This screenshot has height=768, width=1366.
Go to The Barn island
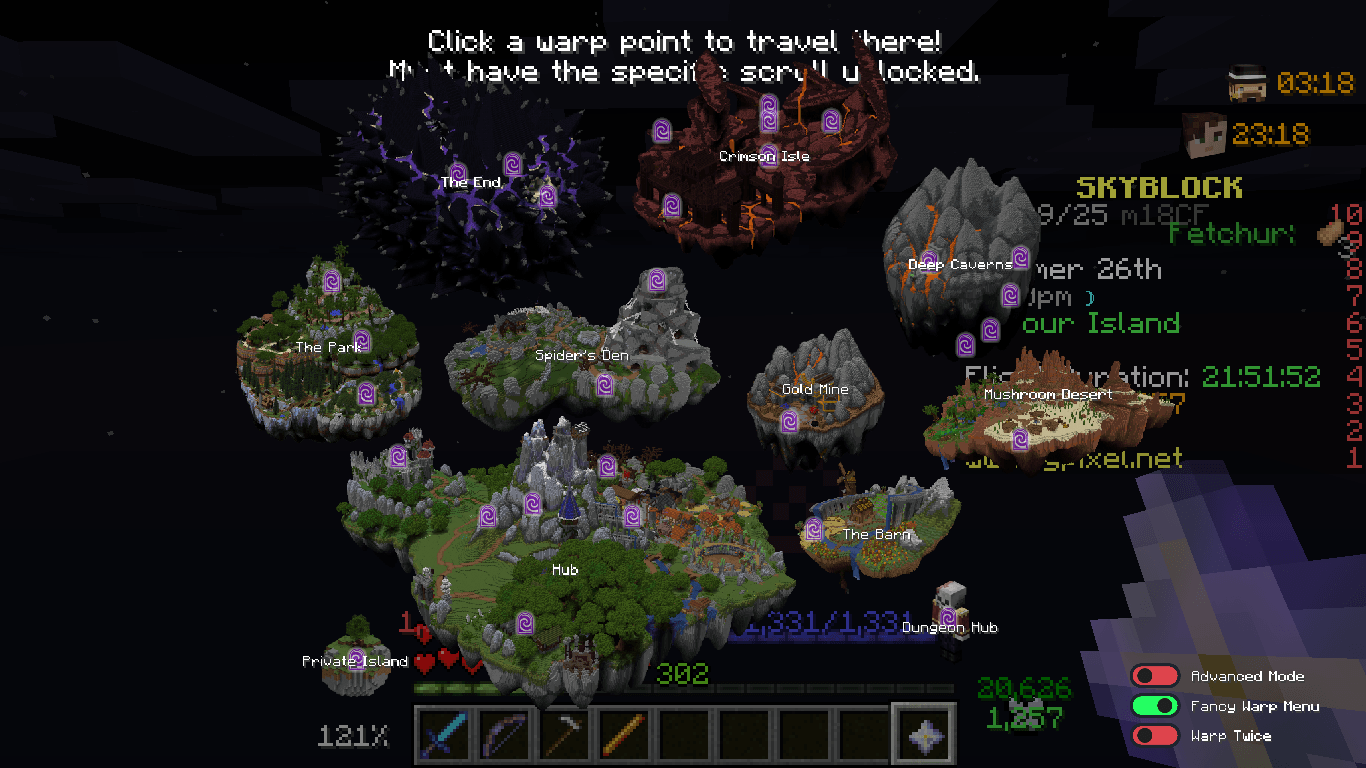click(x=876, y=534)
